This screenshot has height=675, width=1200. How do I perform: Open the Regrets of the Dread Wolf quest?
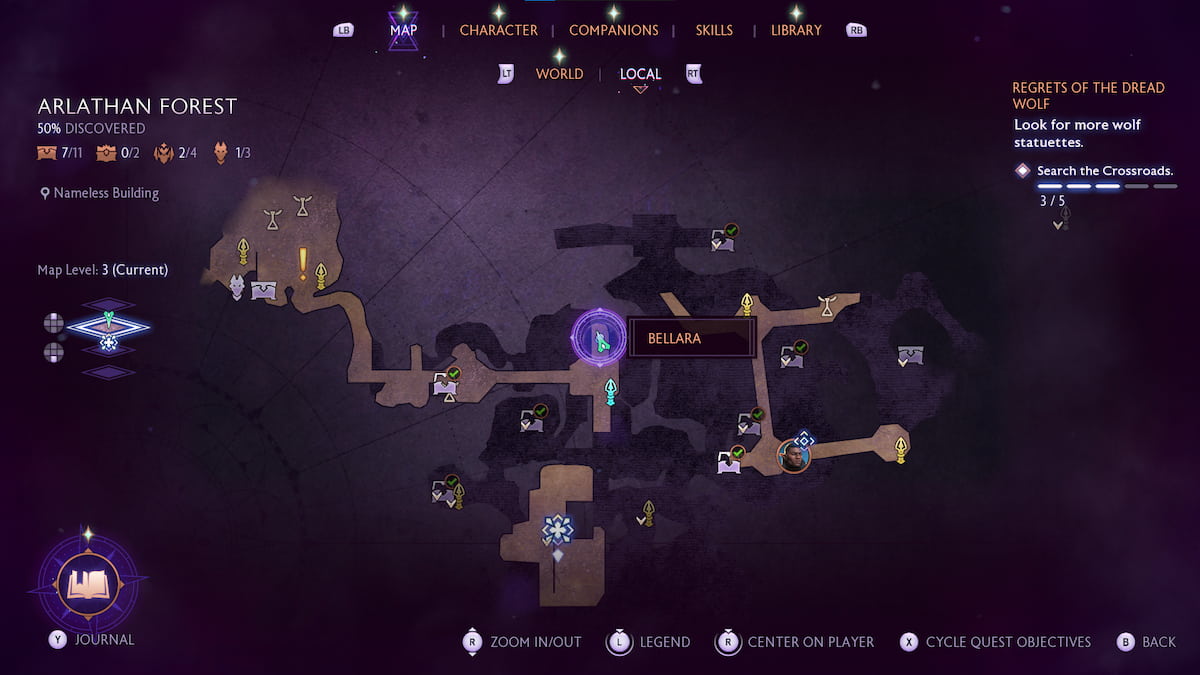(x=1088, y=95)
